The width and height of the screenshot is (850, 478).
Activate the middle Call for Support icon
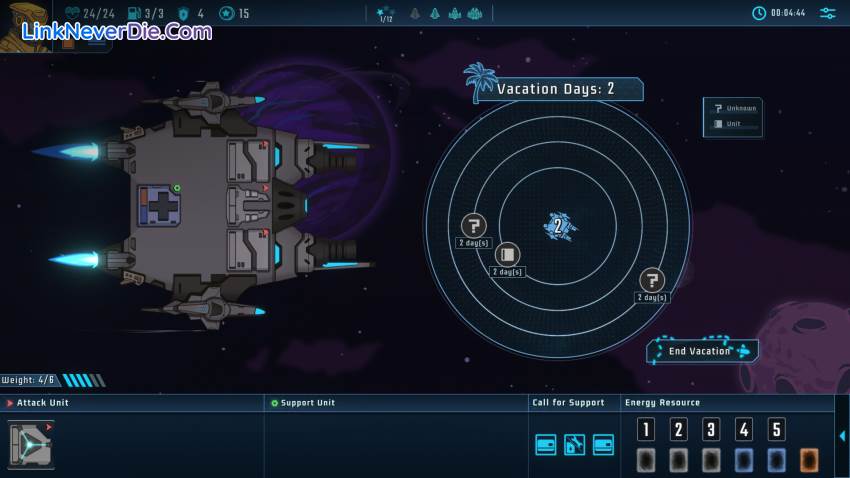[574, 445]
